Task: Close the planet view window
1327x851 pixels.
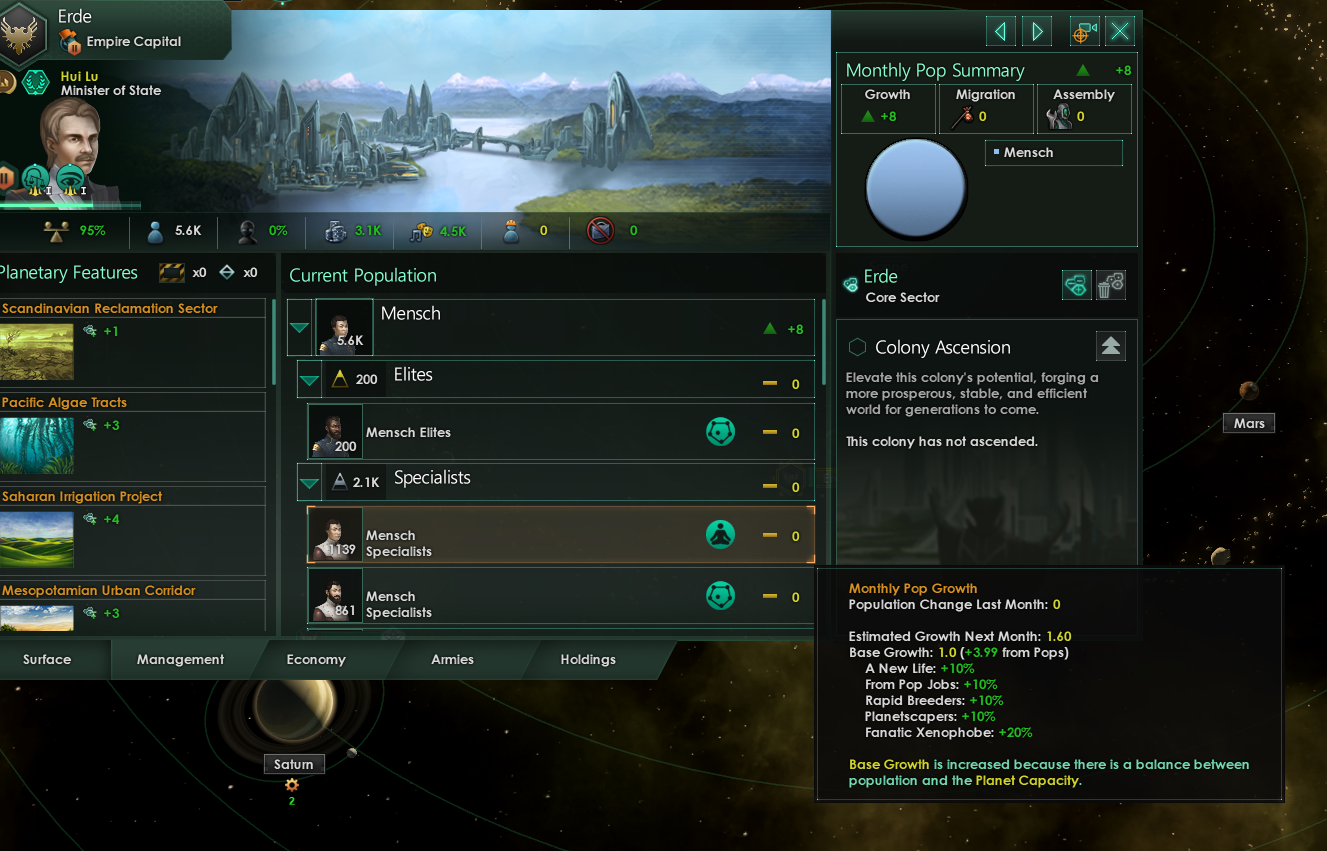Action: [x=1120, y=31]
